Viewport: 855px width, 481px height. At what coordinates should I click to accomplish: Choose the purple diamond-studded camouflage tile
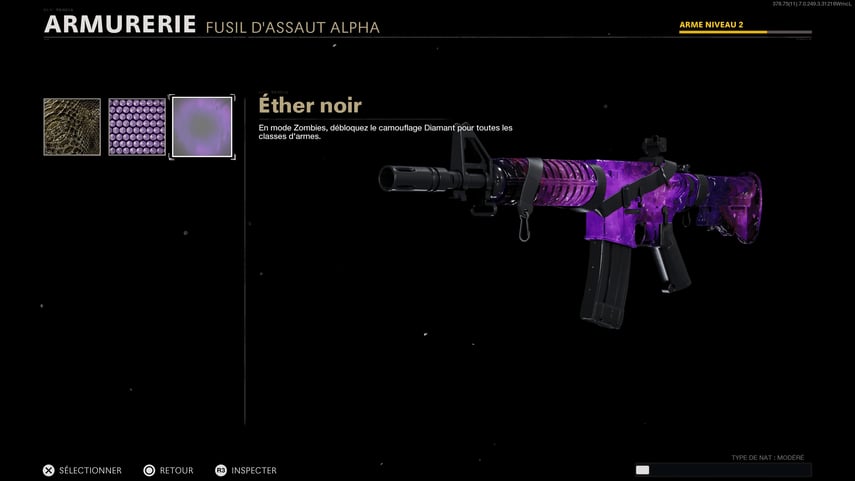pos(137,127)
